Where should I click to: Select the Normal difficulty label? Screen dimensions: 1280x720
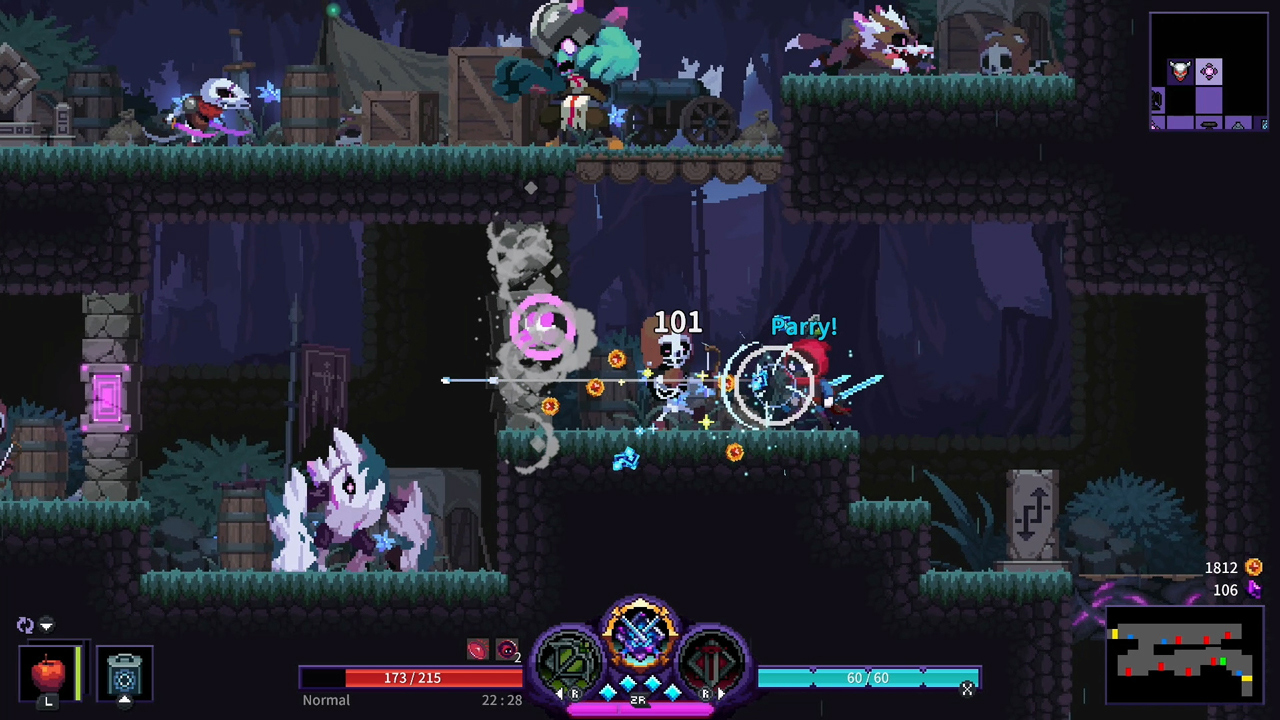coord(326,700)
